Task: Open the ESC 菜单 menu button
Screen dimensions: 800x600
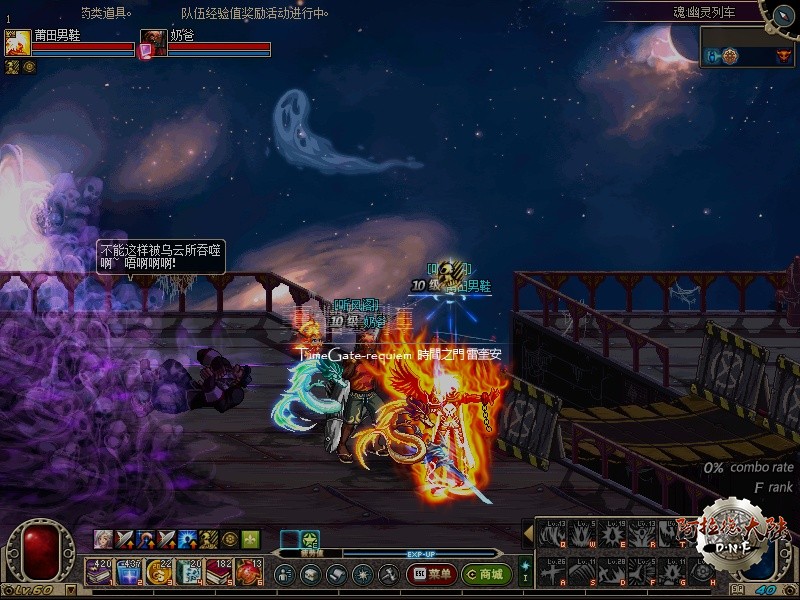Action: click(431, 574)
